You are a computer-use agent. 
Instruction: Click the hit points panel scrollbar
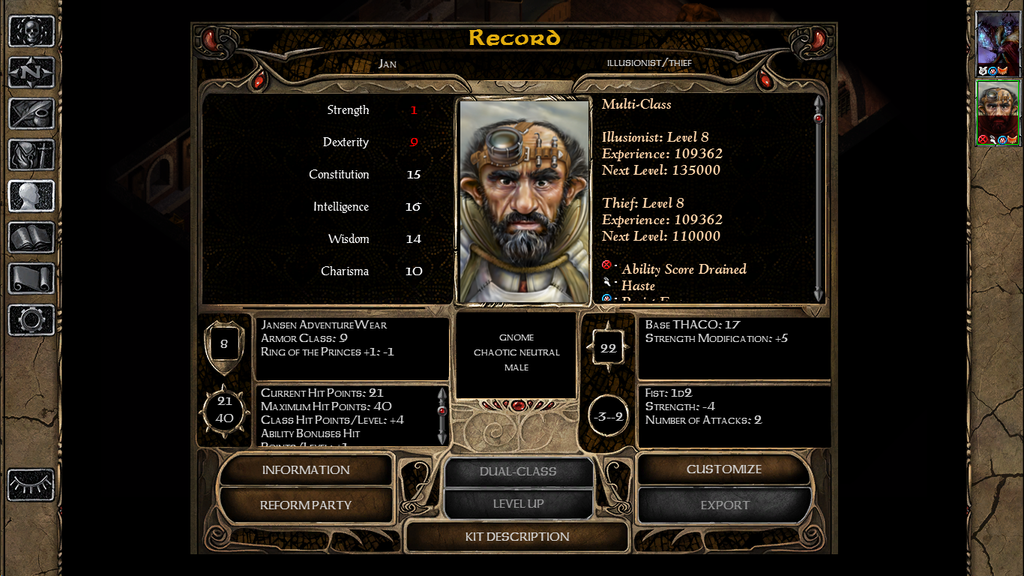(x=442, y=415)
